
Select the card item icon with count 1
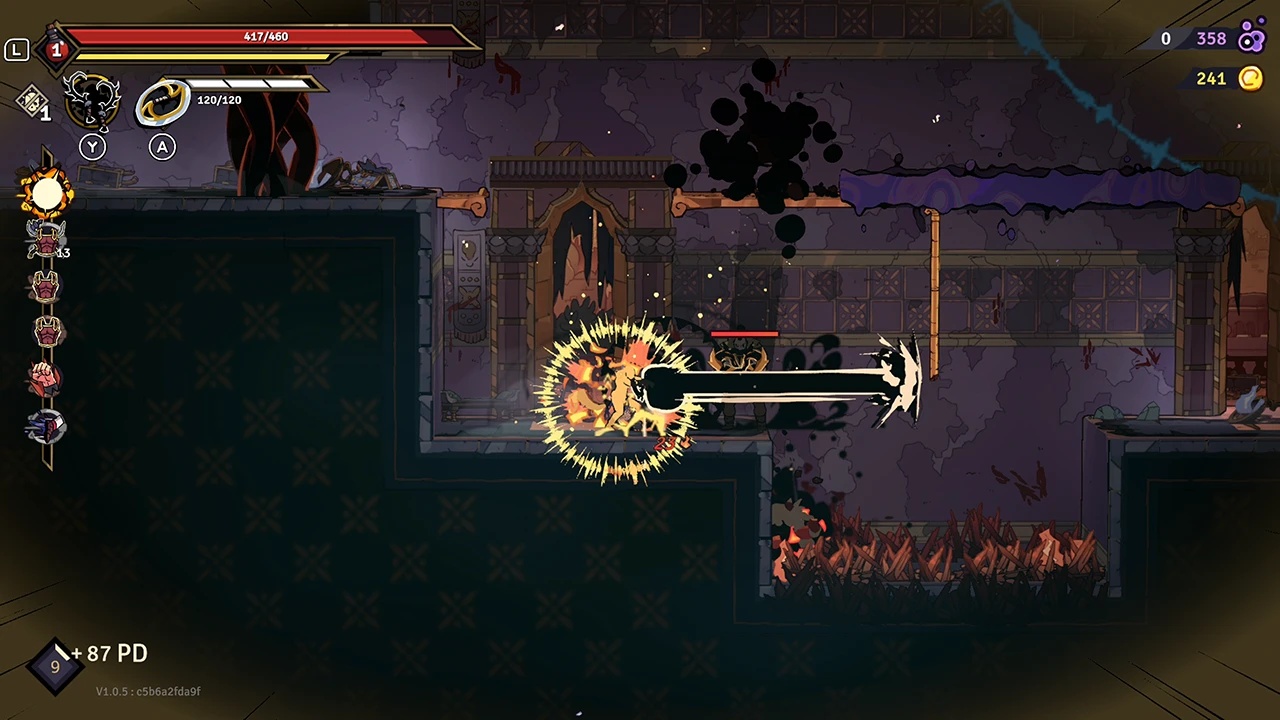tap(30, 98)
